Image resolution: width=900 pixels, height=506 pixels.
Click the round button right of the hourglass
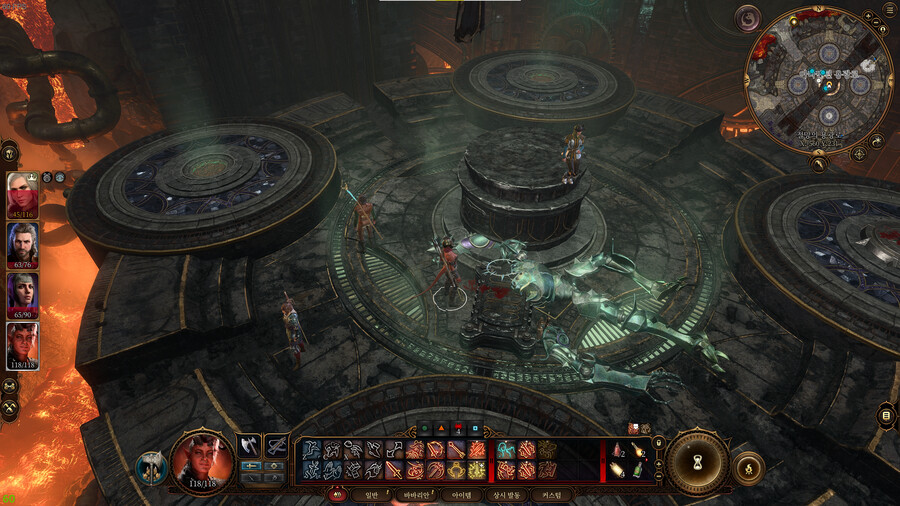coord(748,467)
